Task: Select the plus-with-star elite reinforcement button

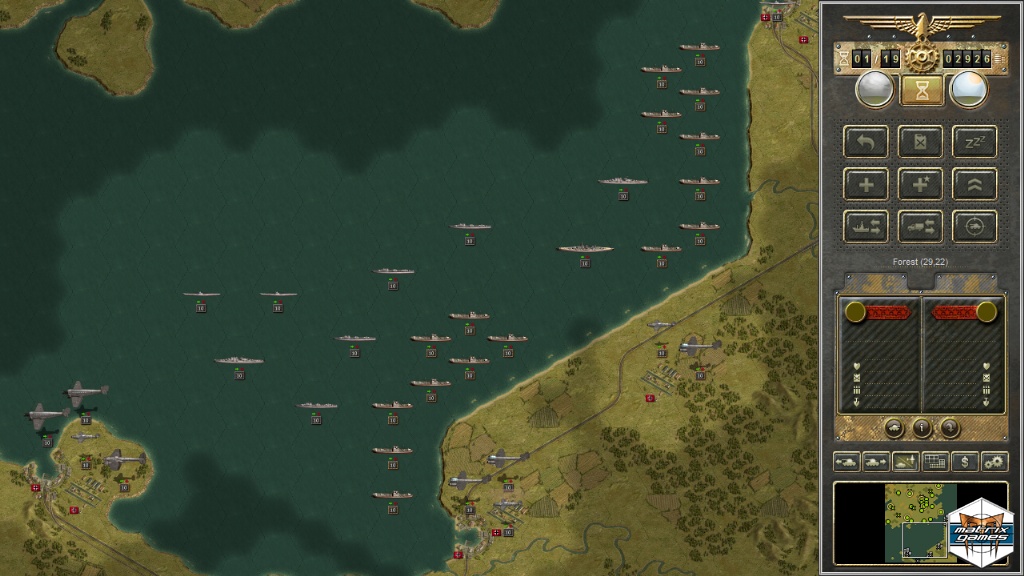Action: pos(920,184)
